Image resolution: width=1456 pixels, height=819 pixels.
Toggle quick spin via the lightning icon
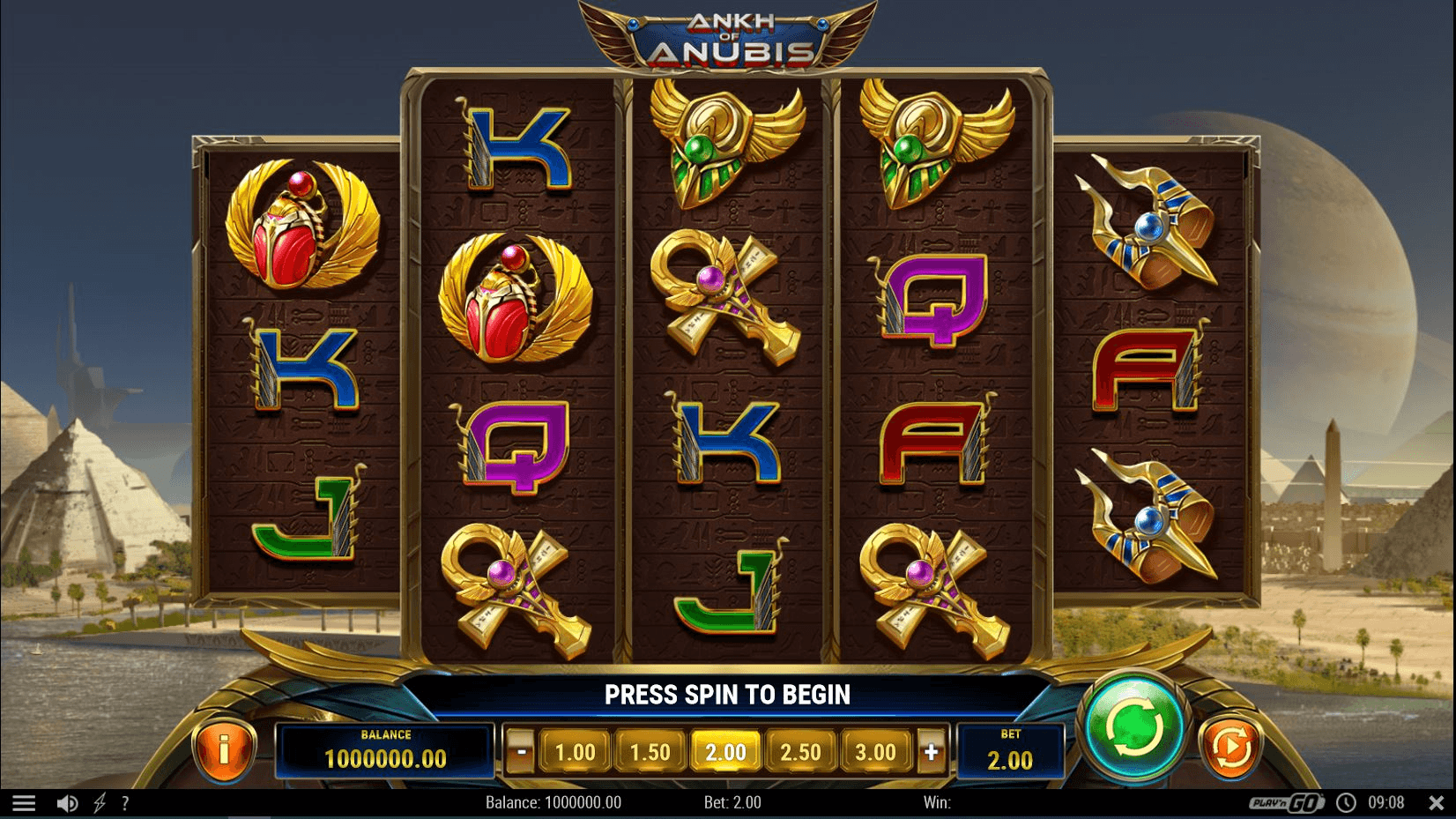(100, 802)
